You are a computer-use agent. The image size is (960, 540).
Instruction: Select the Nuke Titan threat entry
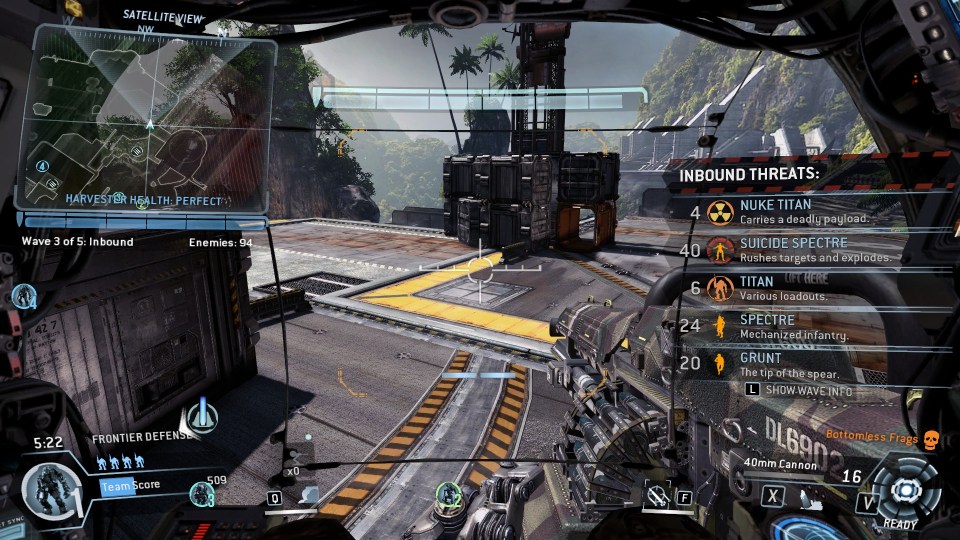click(x=790, y=211)
